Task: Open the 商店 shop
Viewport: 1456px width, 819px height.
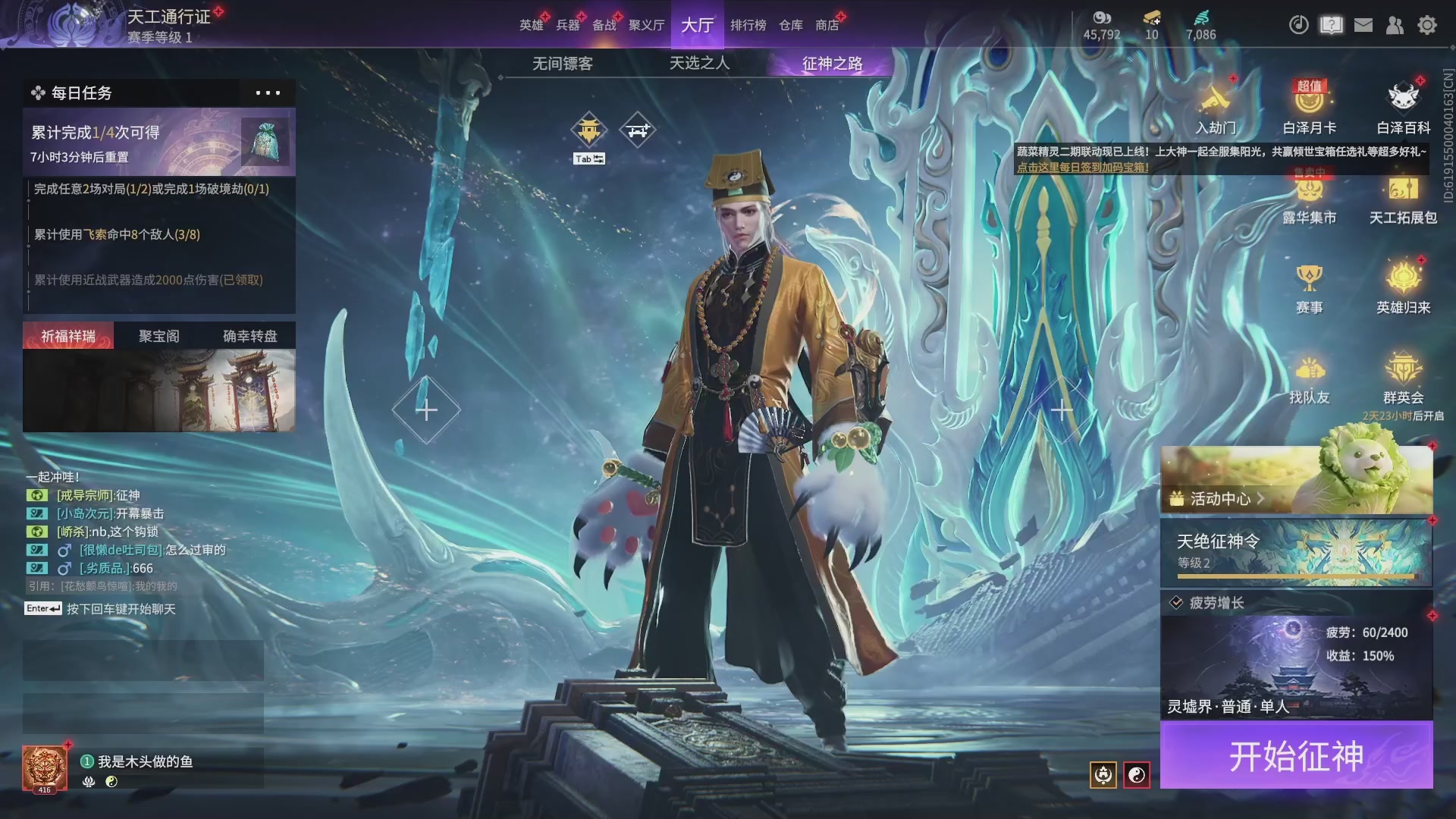Action: click(x=827, y=25)
